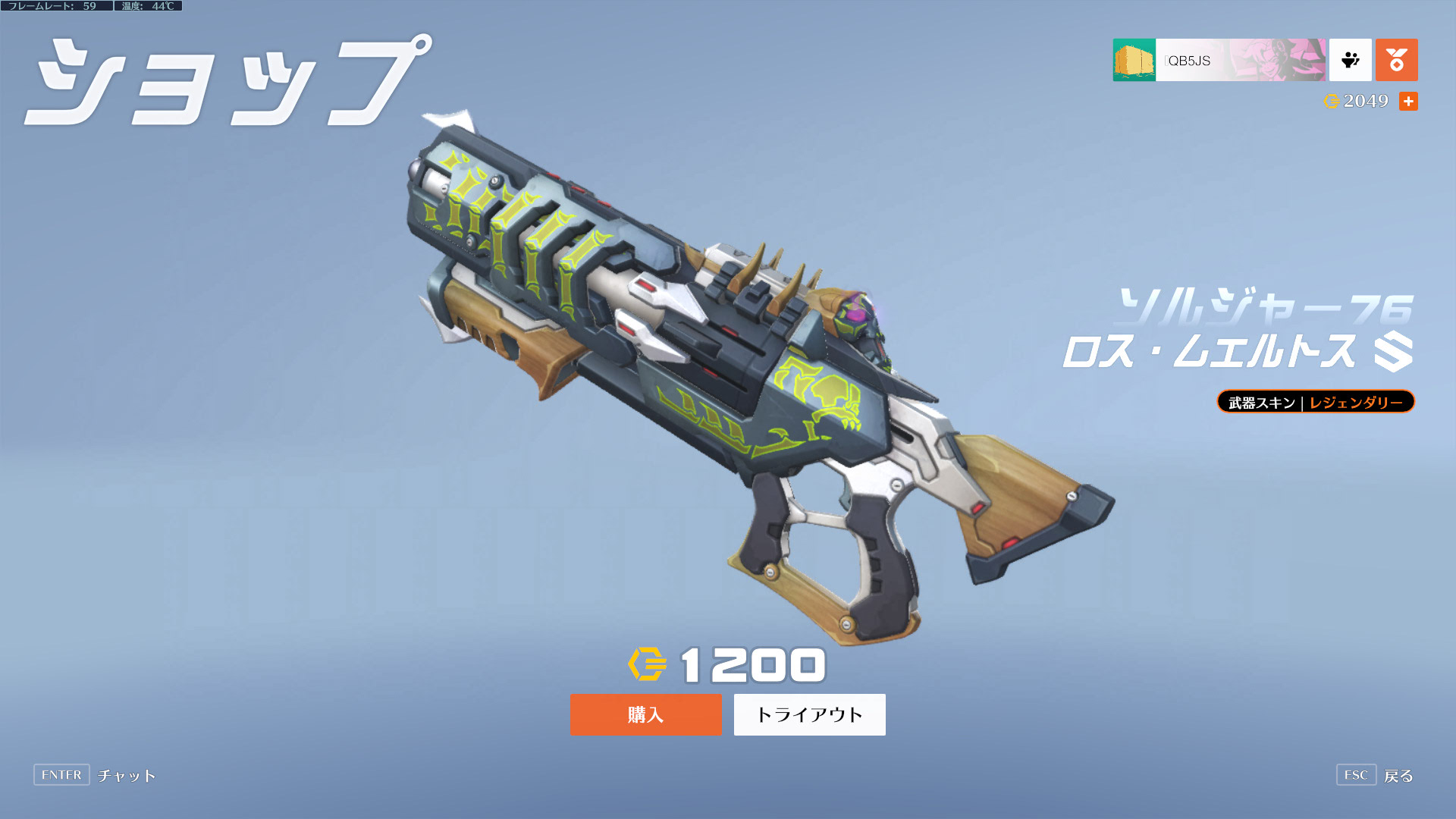
Task: Add more coins with the plus button
Action: (1408, 101)
